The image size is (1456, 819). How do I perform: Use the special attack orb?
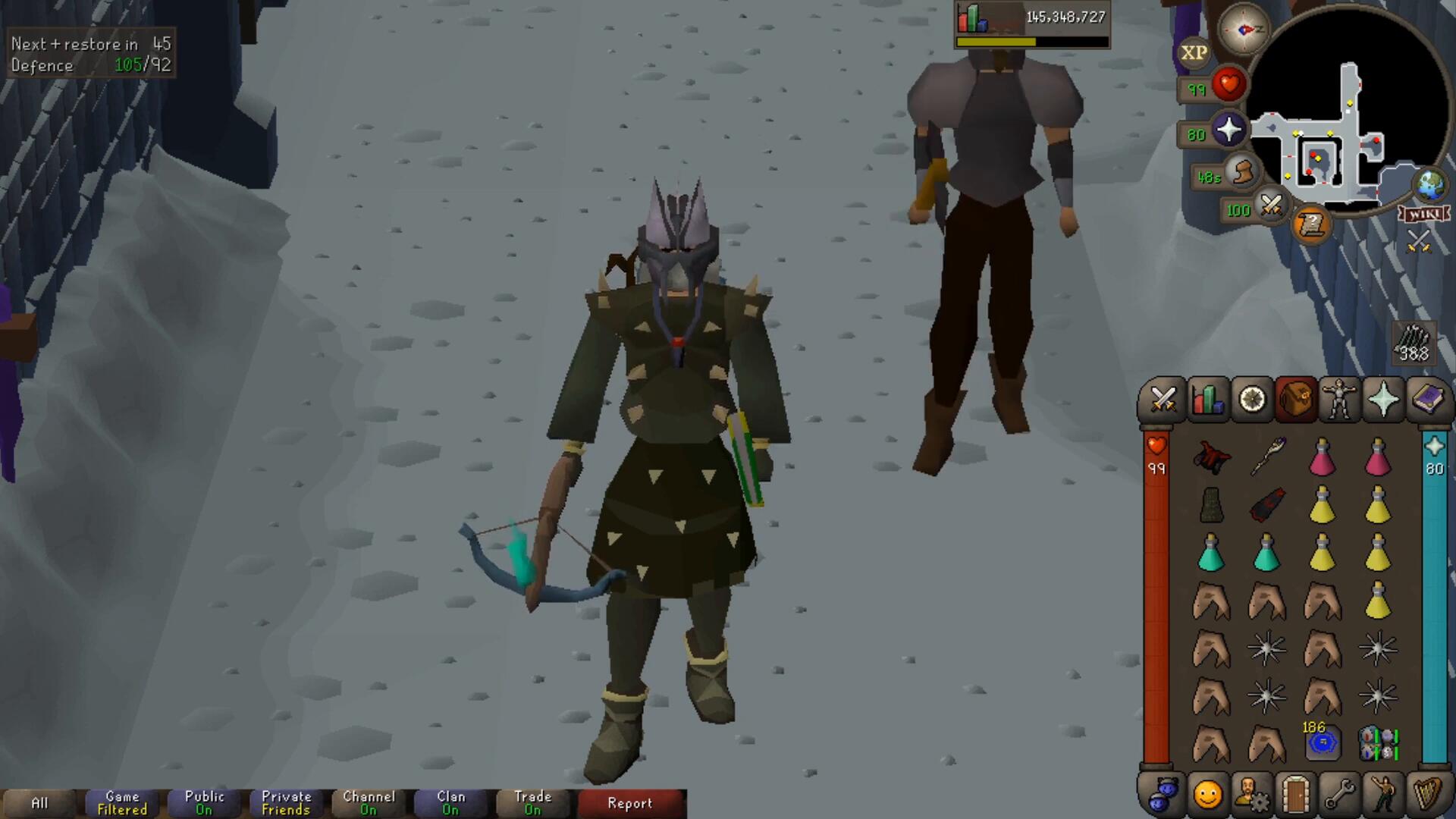pos(1271,205)
